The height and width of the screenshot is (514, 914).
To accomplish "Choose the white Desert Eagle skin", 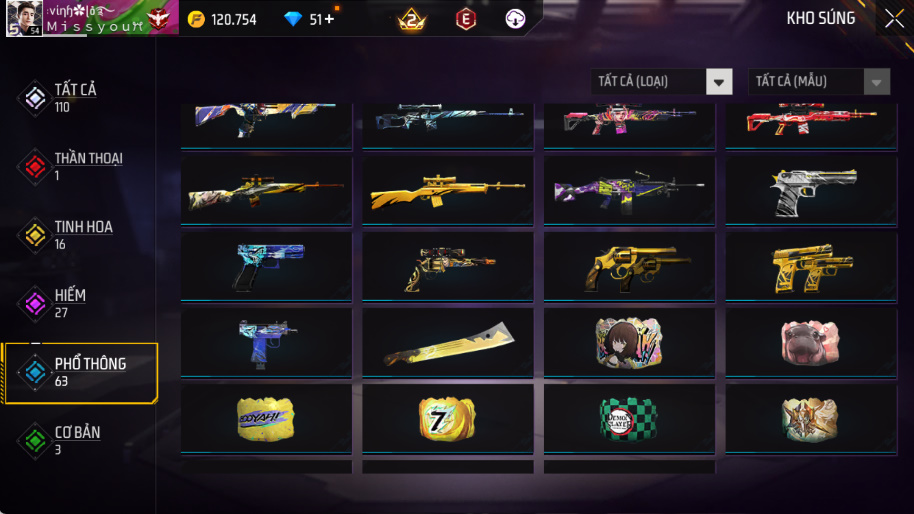I will [x=810, y=190].
